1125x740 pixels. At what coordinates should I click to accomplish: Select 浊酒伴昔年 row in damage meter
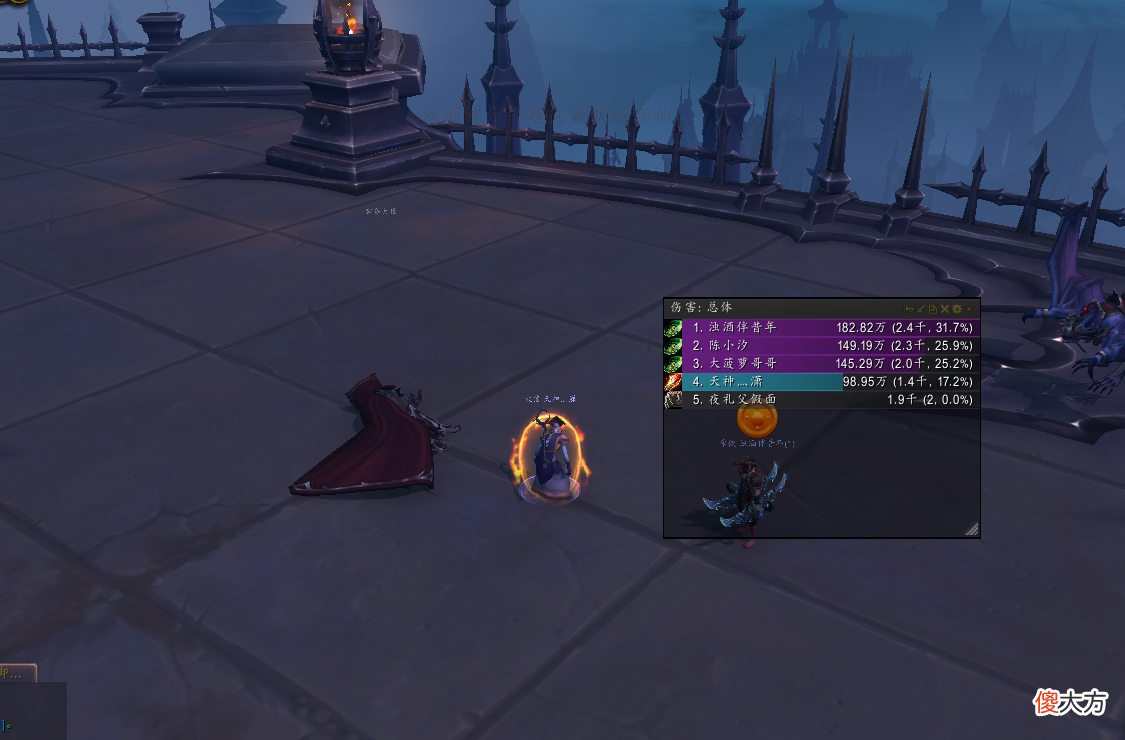point(820,327)
